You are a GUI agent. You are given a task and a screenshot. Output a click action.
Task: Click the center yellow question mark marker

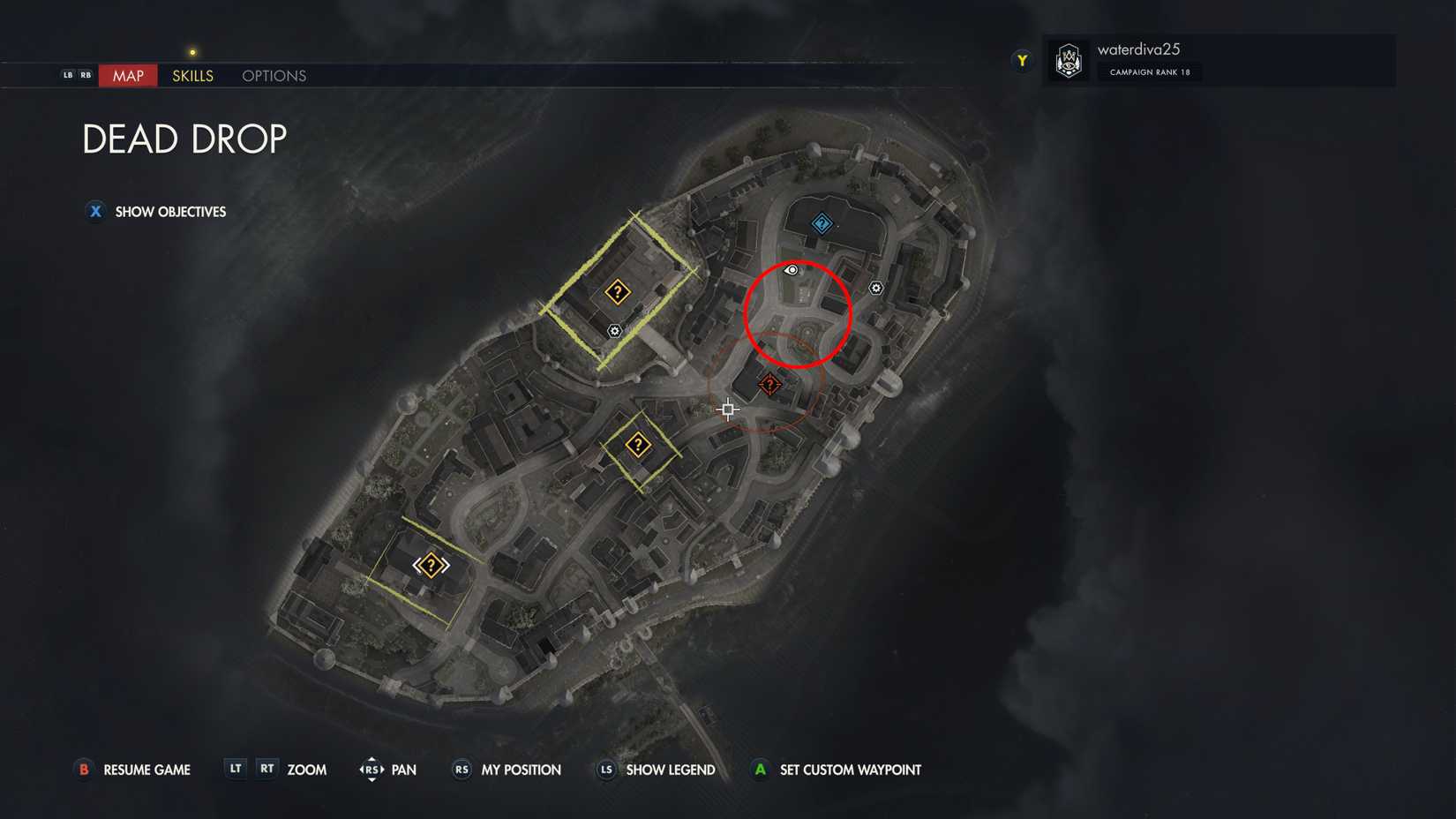639,444
